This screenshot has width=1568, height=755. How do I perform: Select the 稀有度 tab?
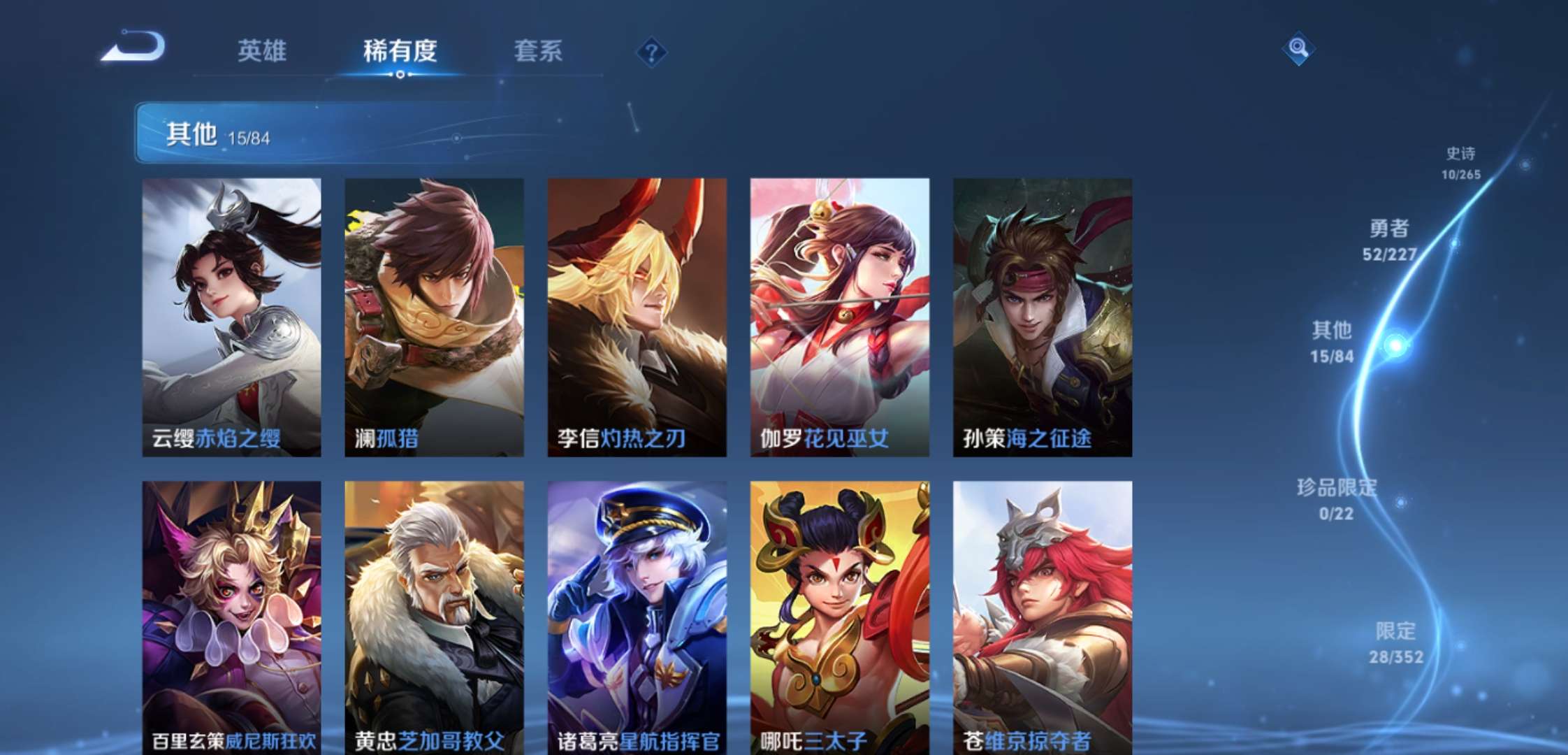click(400, 52)
